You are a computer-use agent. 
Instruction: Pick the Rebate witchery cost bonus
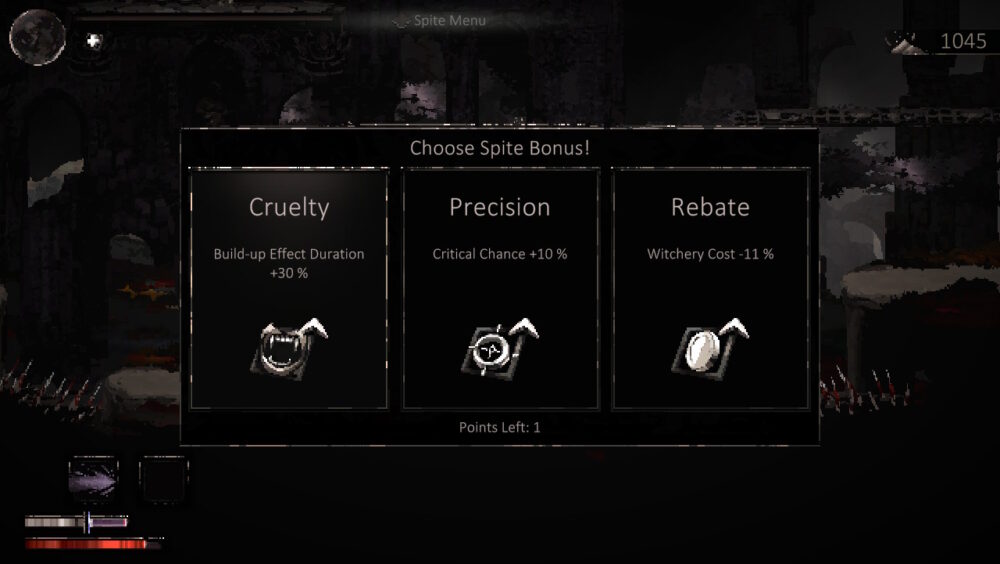point(710,288)
